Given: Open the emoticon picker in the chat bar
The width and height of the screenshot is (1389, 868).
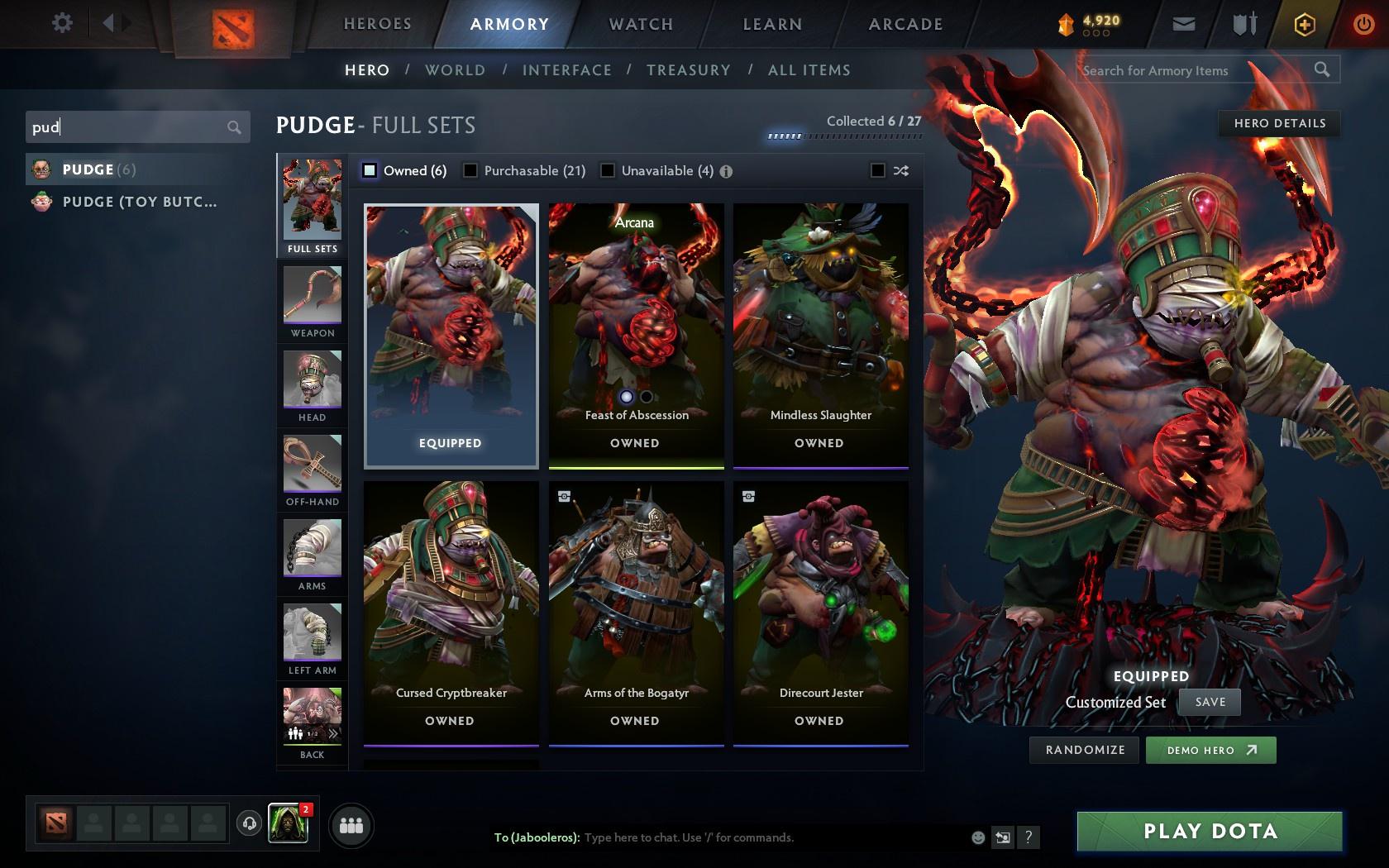Looking at the screenshot, I should [x=979, y=837].
